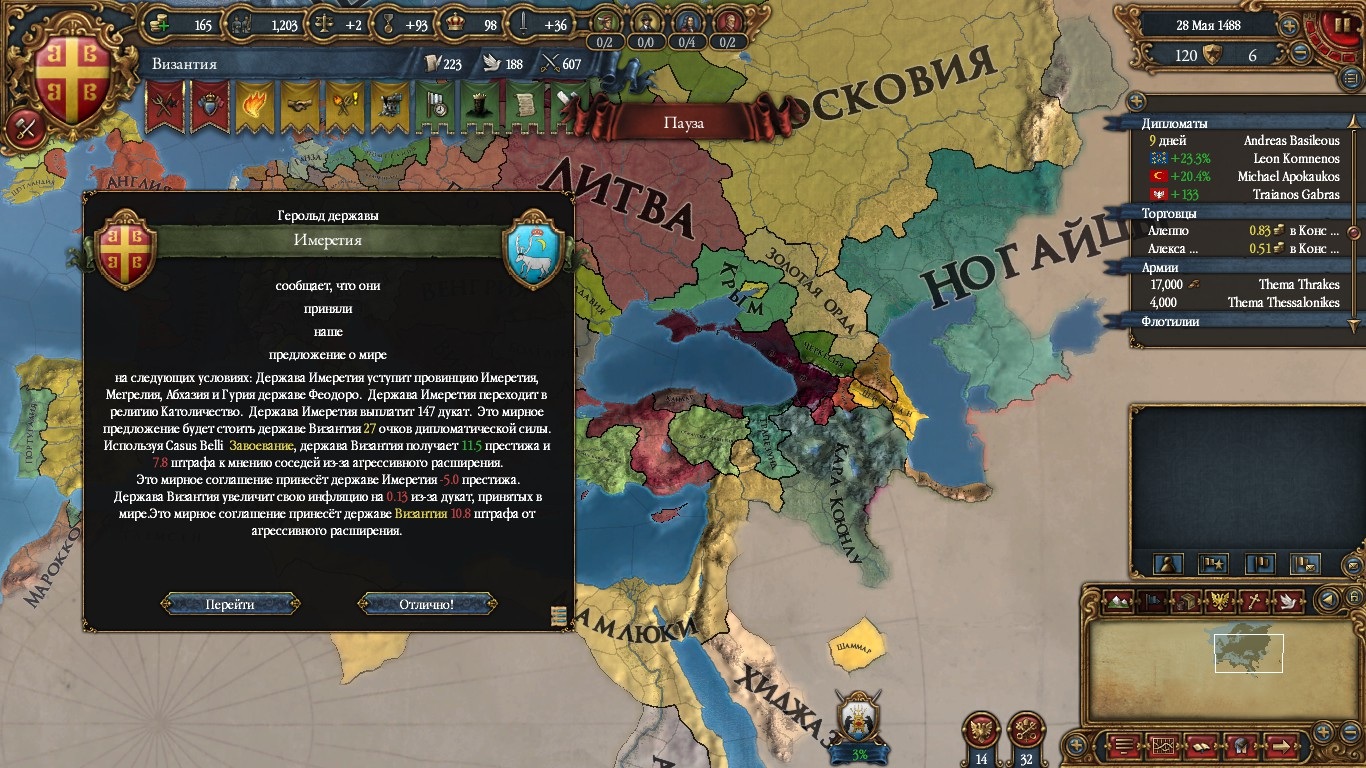The image size is (1366, 768).
Task: Click the 'Отлично!' button in the peace message
Action: click(427, 604)
